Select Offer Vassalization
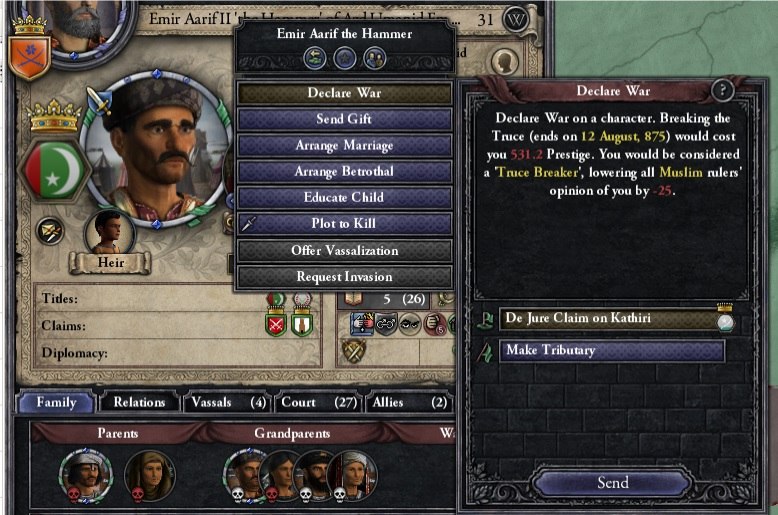Screen dimensions: 778x515 [x=343, y=250]
